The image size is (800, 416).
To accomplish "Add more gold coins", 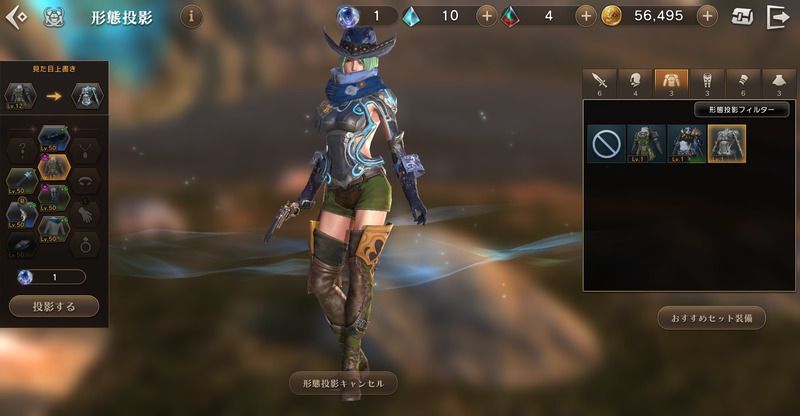I will [707, 17].
